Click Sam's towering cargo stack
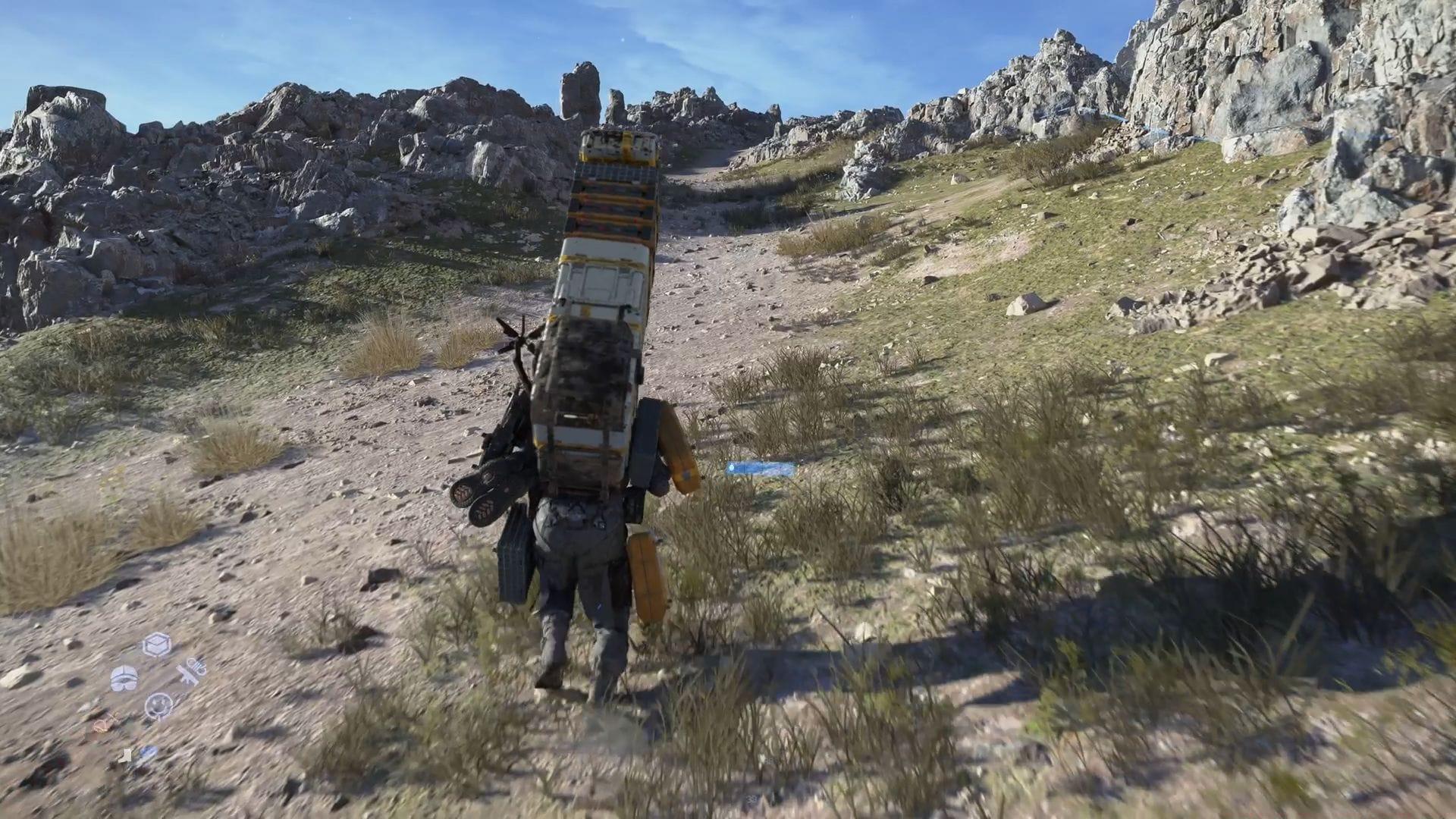The width and height of the screenshot is (1456, 819). point(599,303)
